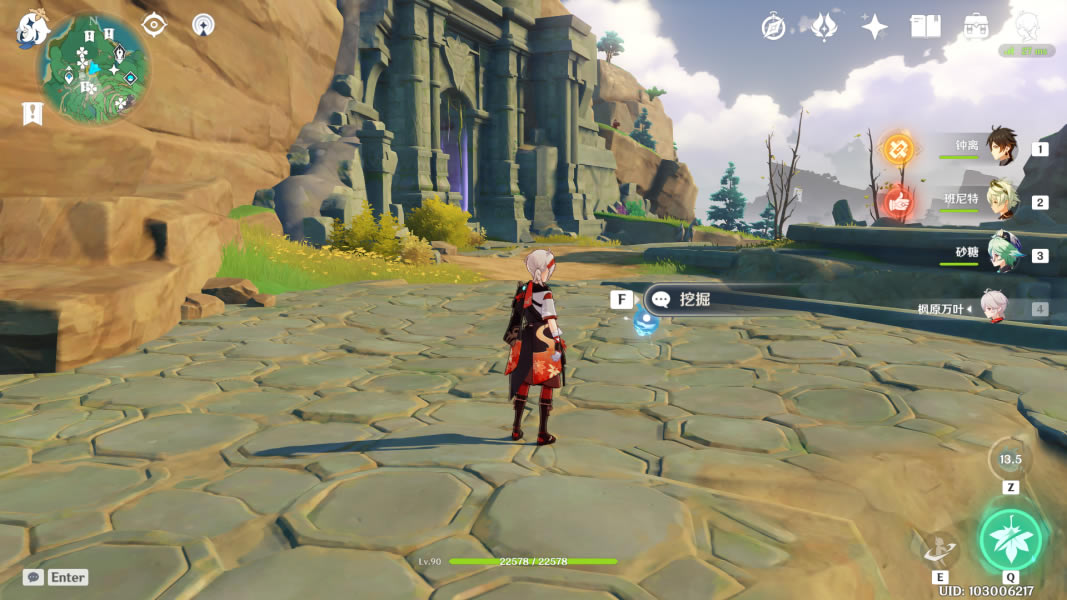Open the winged emblem icon in the top bar
The image size is (1067, 600).
[x=823, y=27]
